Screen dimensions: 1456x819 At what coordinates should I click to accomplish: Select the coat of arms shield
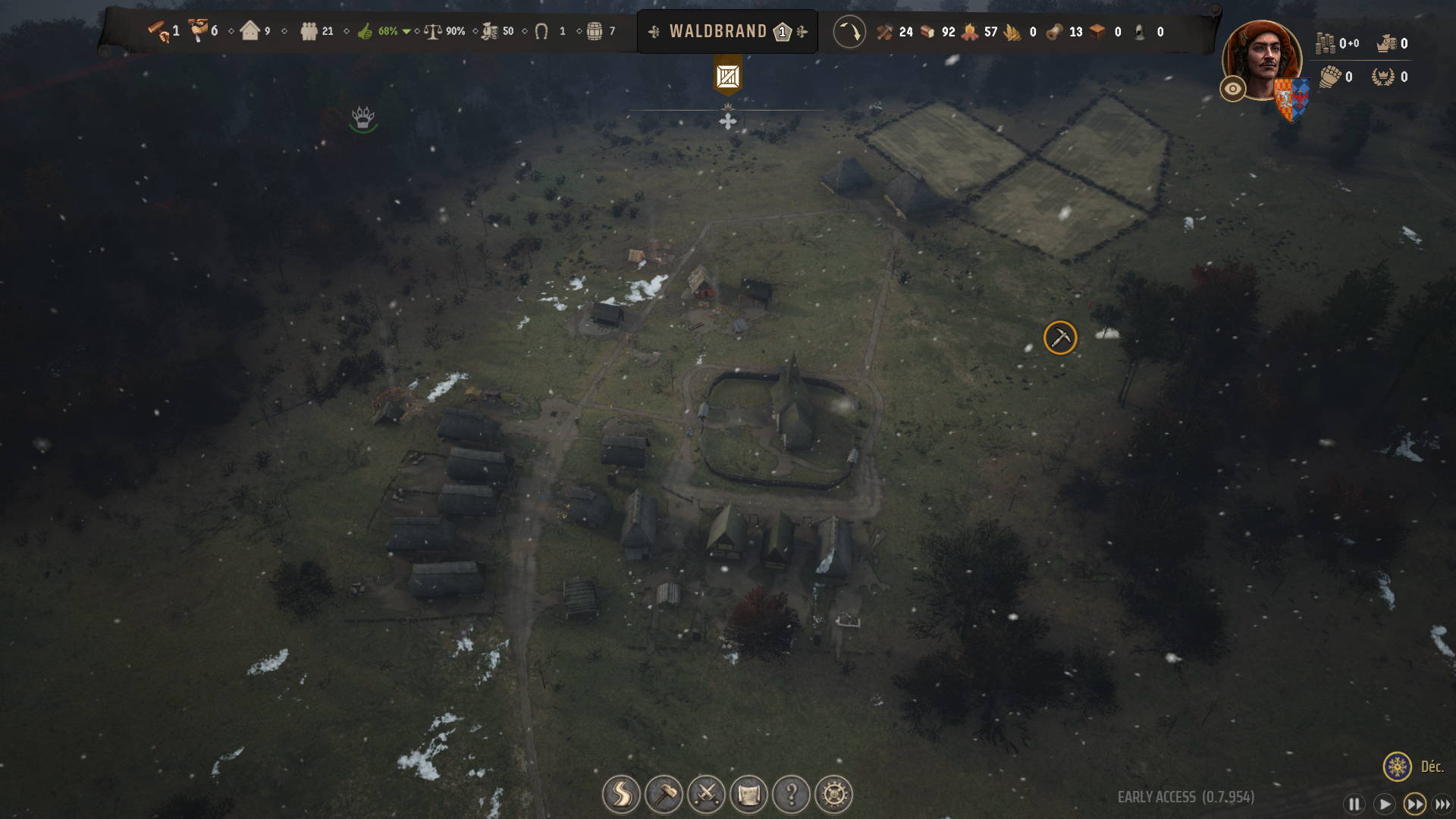[x=1292, y=99]
